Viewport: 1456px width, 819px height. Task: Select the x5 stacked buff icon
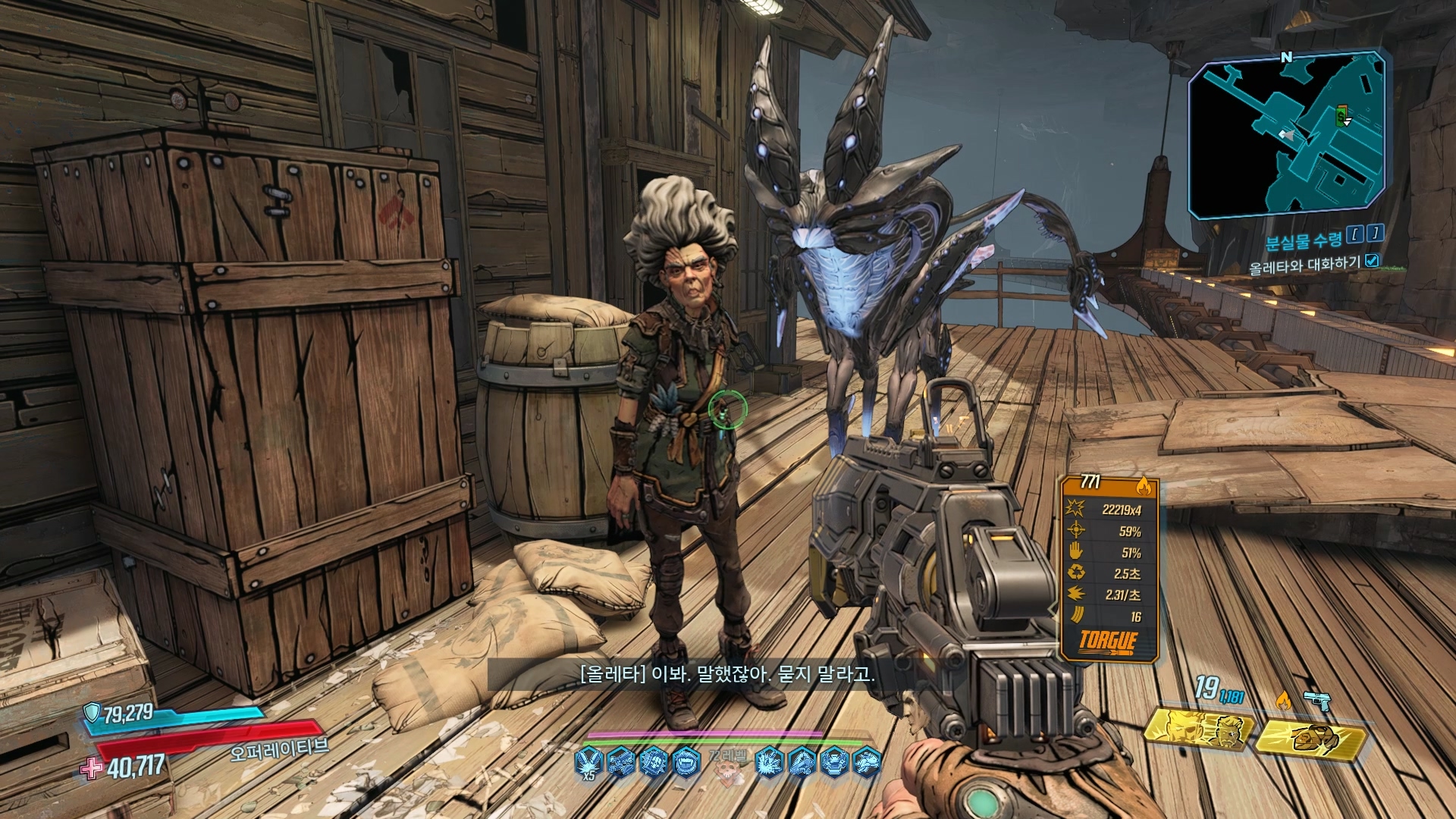click(589, 761)
